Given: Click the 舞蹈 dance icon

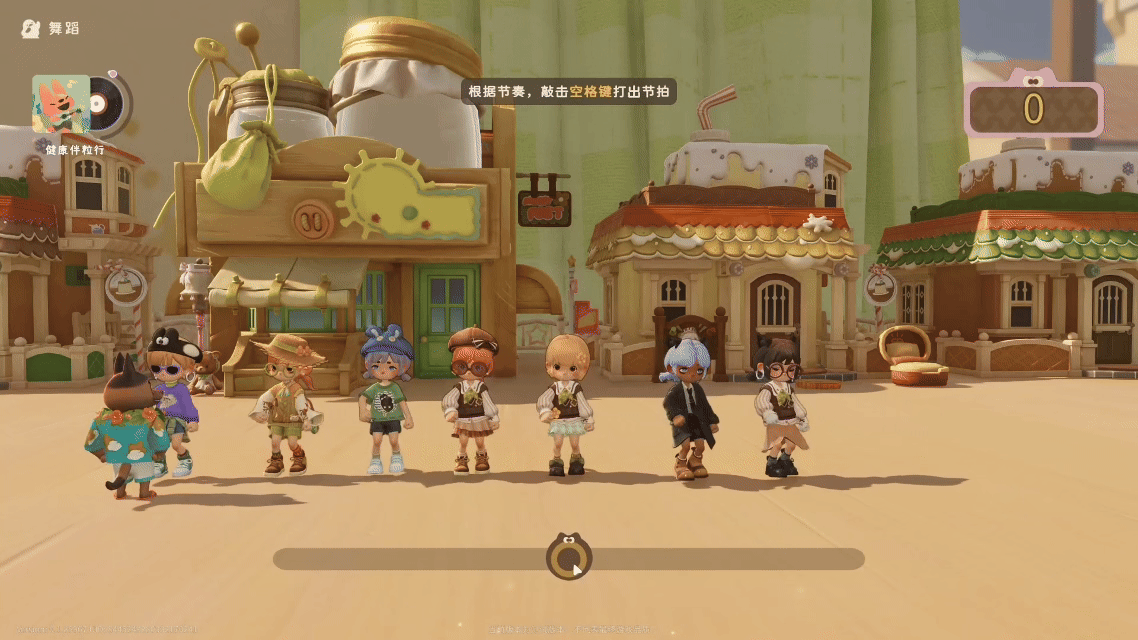Looking at the screenshot, I should point(31,28).
